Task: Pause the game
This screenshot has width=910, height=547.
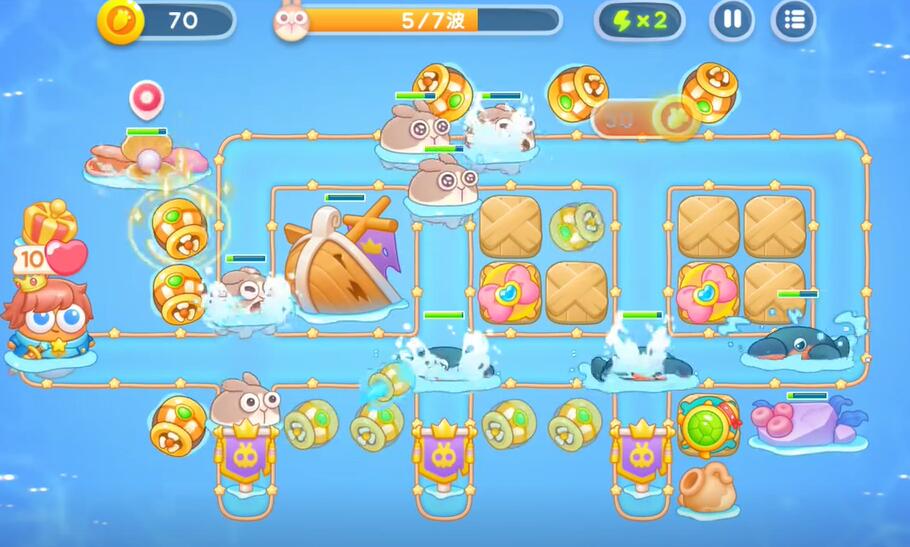Action: 732,20
